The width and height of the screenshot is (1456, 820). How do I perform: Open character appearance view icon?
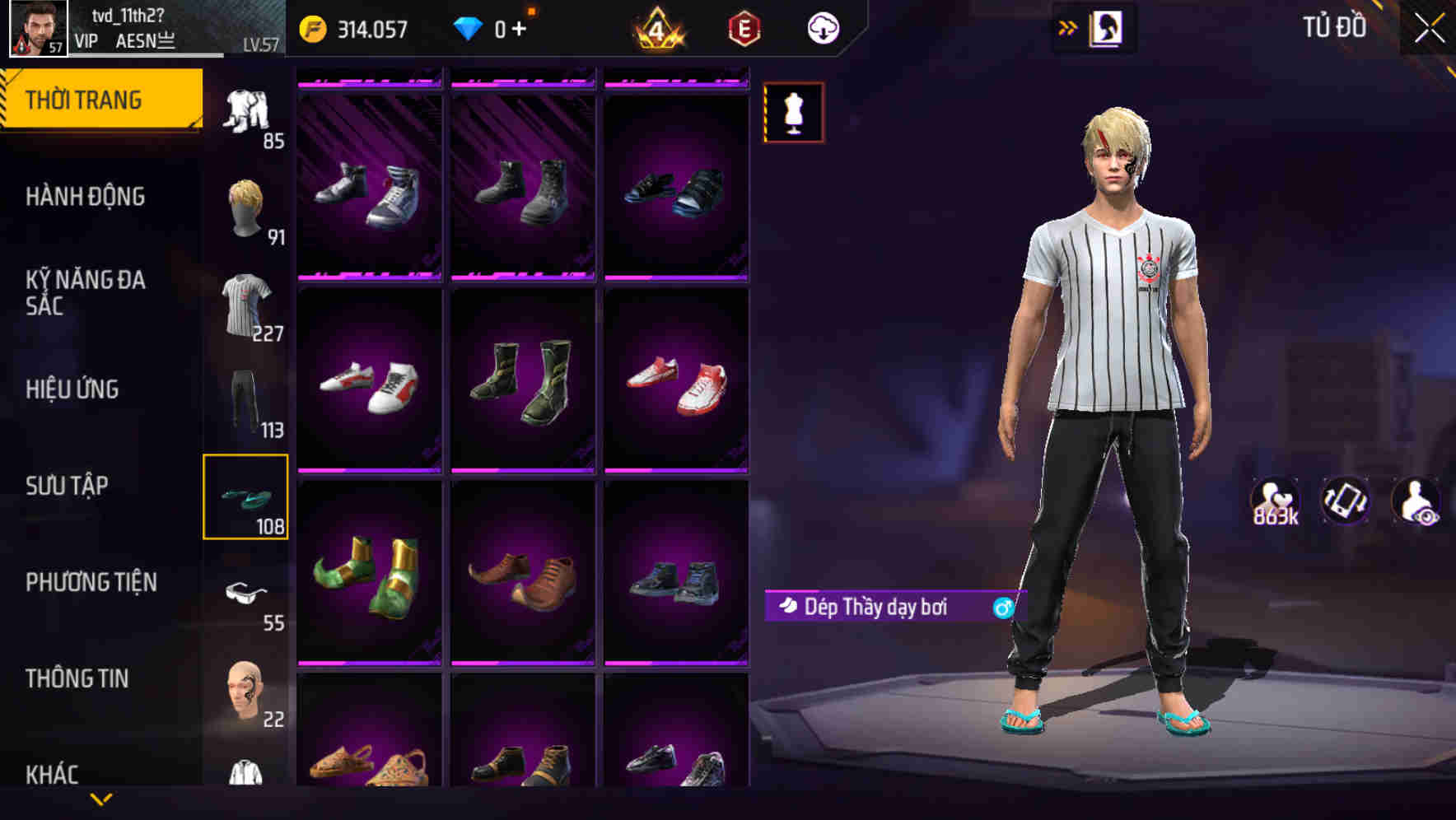click(1416, 501)
